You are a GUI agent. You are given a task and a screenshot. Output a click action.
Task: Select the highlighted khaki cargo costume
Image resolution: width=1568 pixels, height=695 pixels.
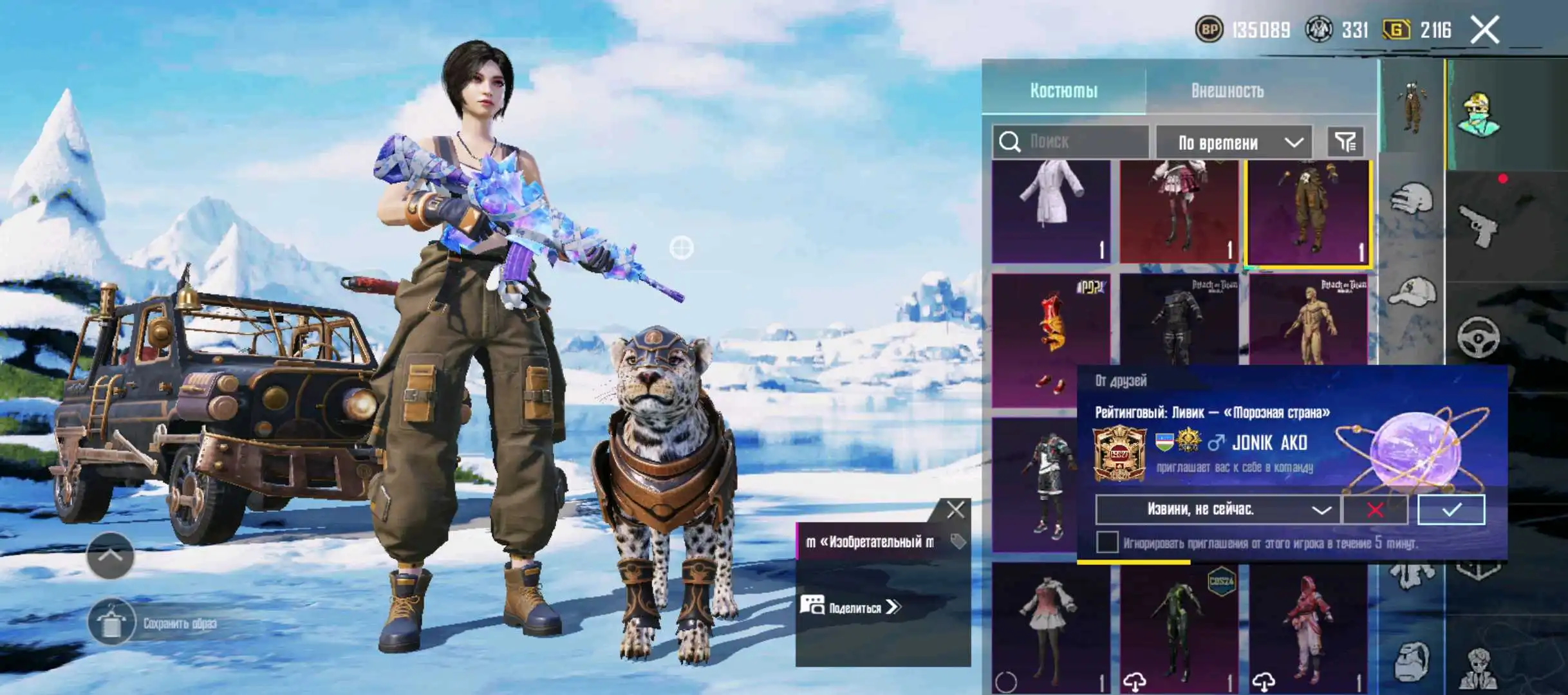(x=1308, y=212)
